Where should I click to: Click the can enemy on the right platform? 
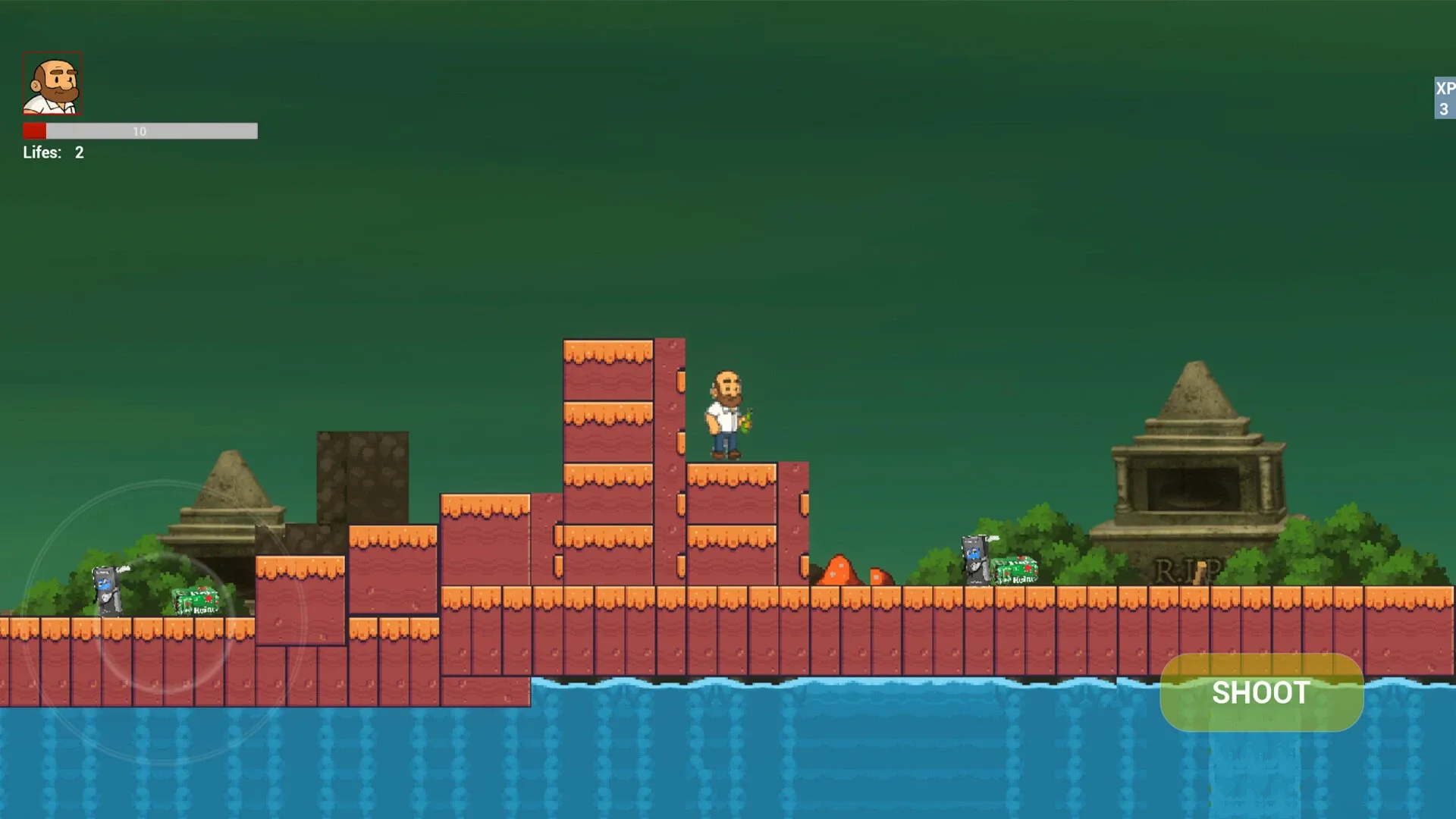973,561
